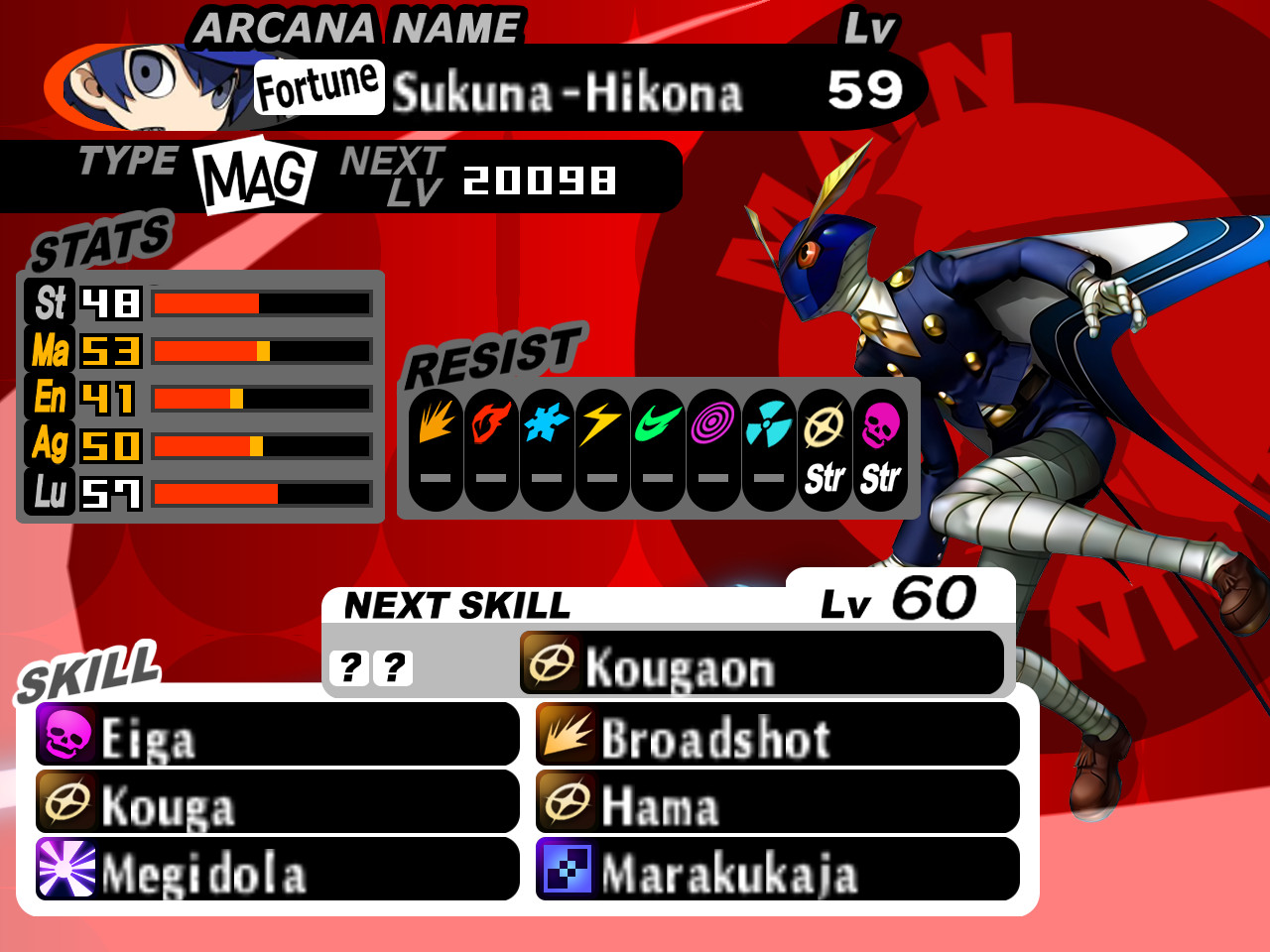Select the Curse resistance icon marked Str
1270x952 pixels.
(x=877, y=436)
